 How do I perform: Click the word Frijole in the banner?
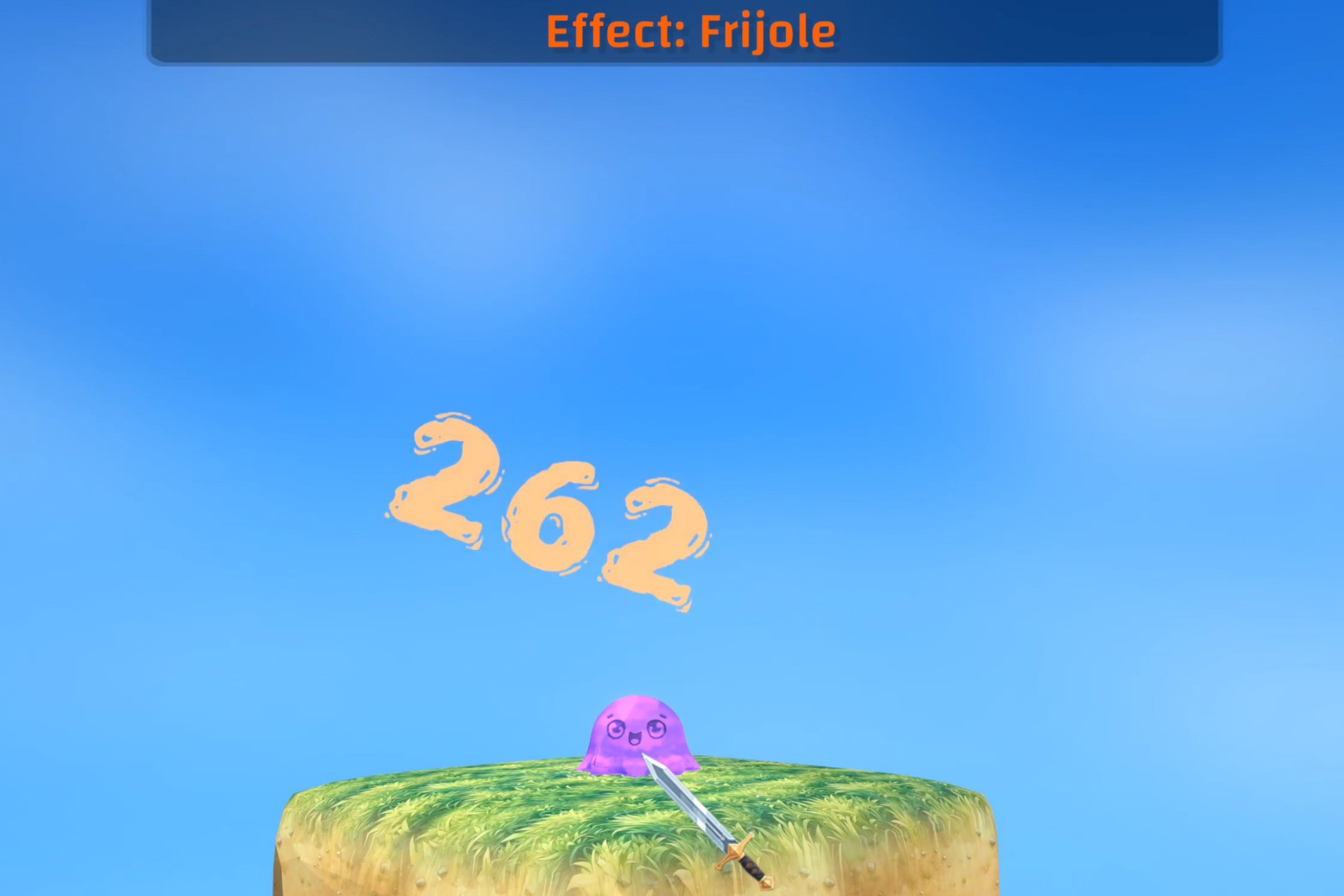click(x=765, y=31)
